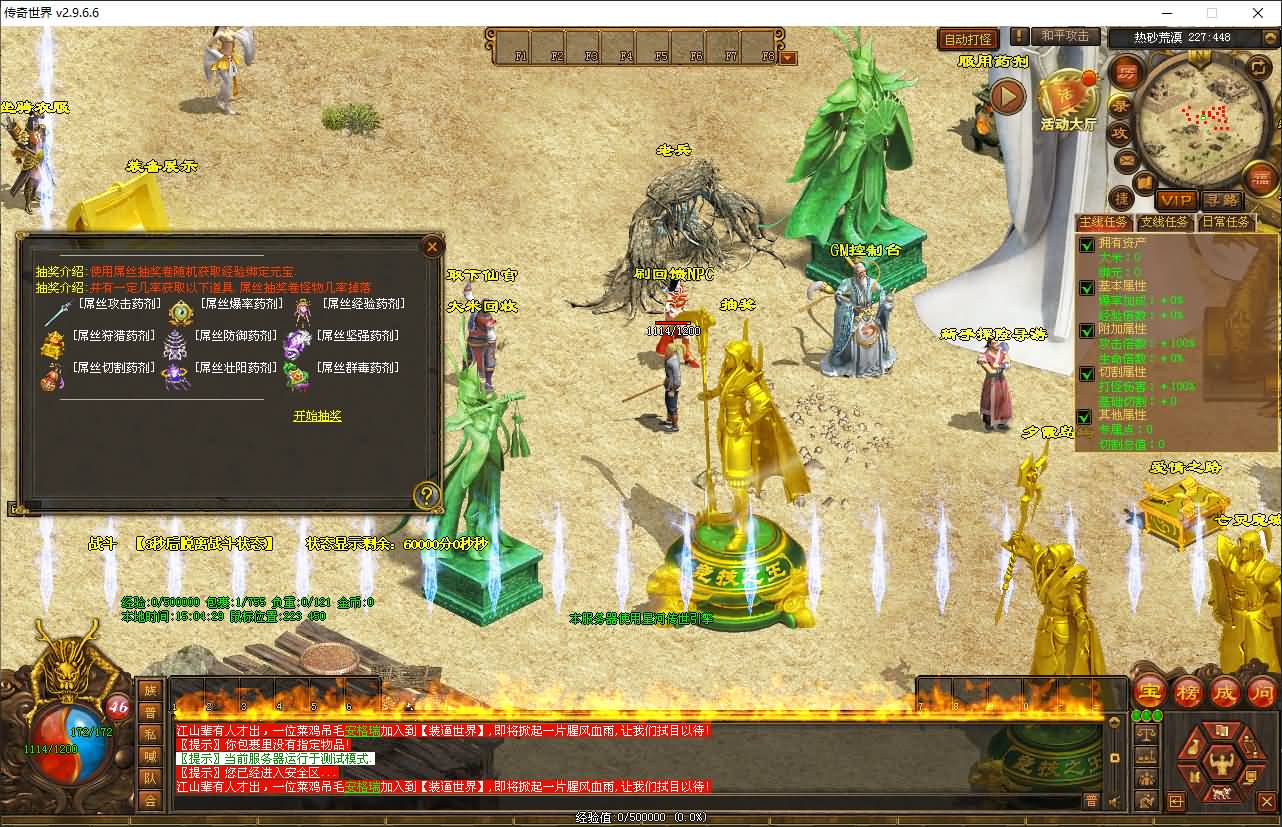
Task: Uncheck the 切割属性 checkbox
Action: [x=1087, y=373]
